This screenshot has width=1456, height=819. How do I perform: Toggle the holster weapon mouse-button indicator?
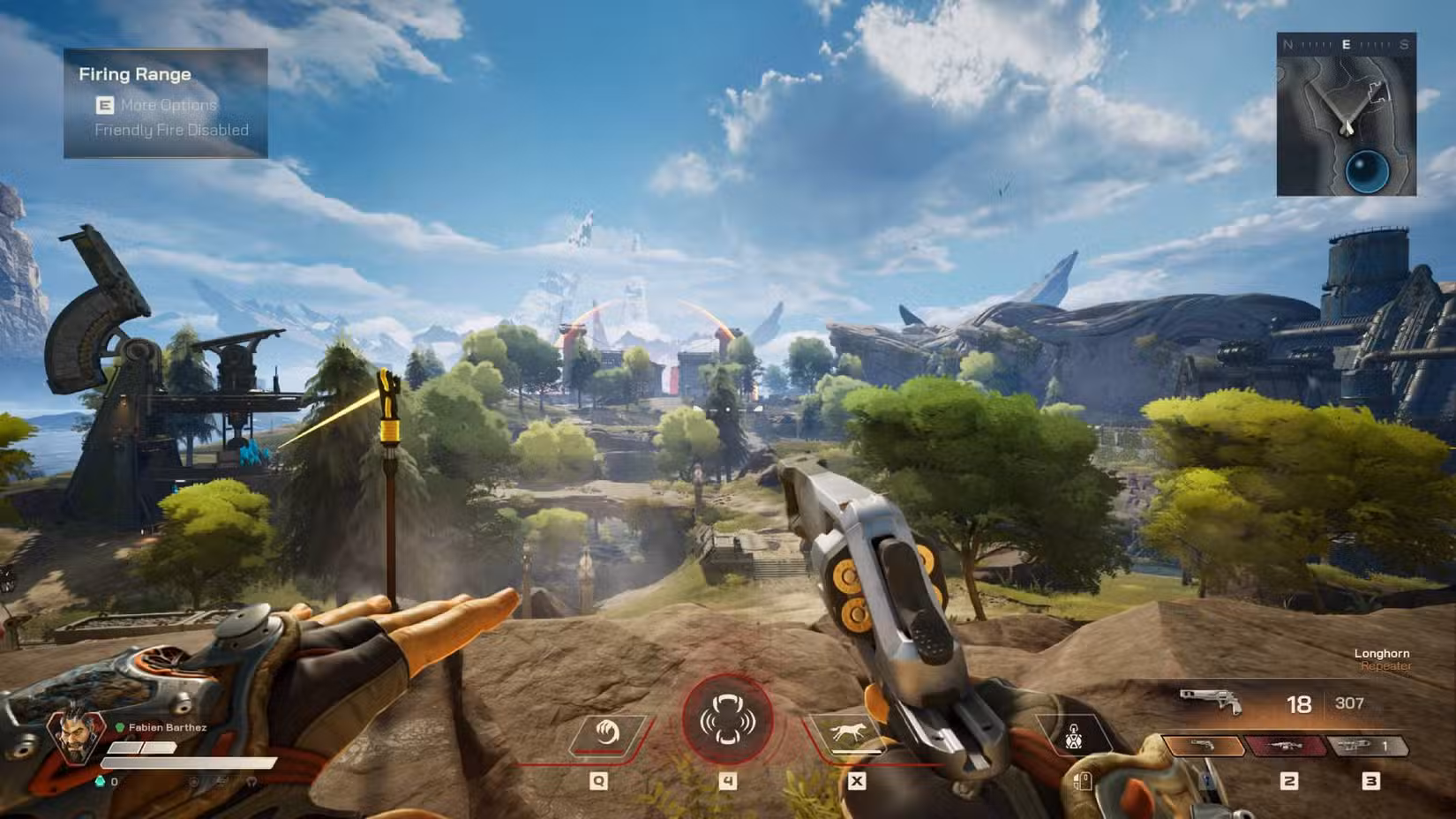(x=1084, y=779)
